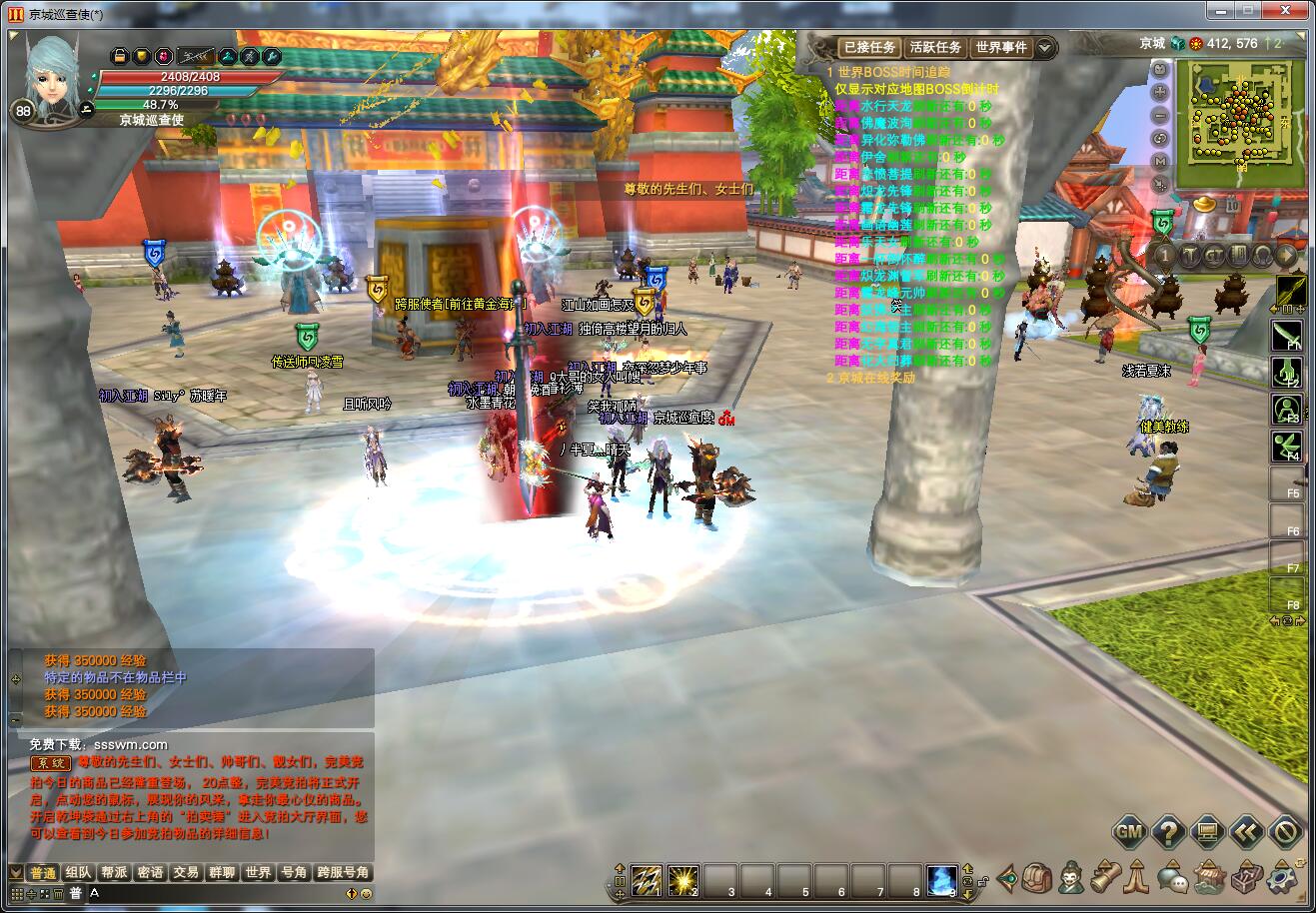Activate the lightning slash skill in slot 1
The height and width of the screenshot is (913, 1316).
(646, 879)
